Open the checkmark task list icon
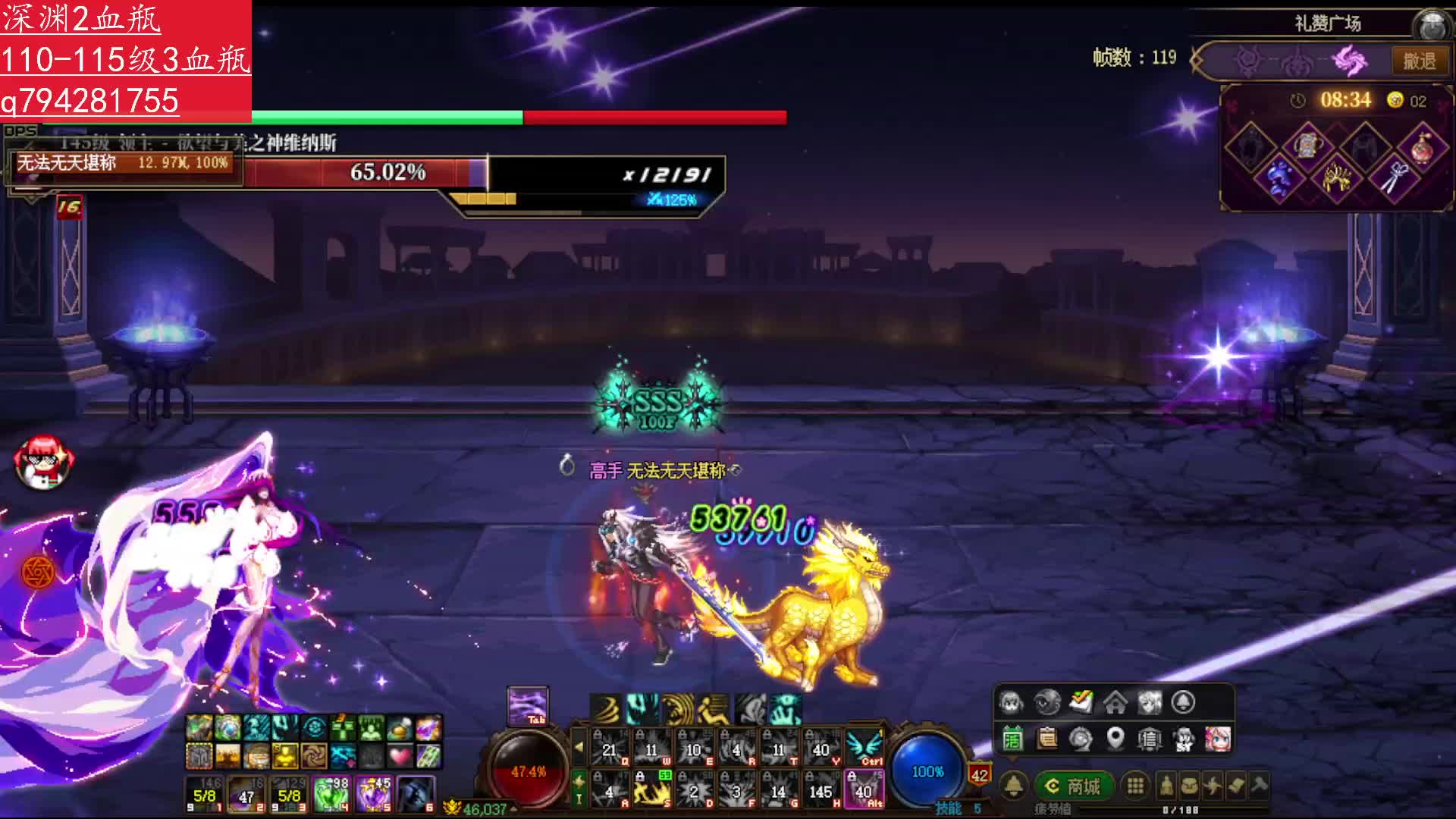Image resolution: width=1456 pixels, height=819 pixels. (1081, 702)
